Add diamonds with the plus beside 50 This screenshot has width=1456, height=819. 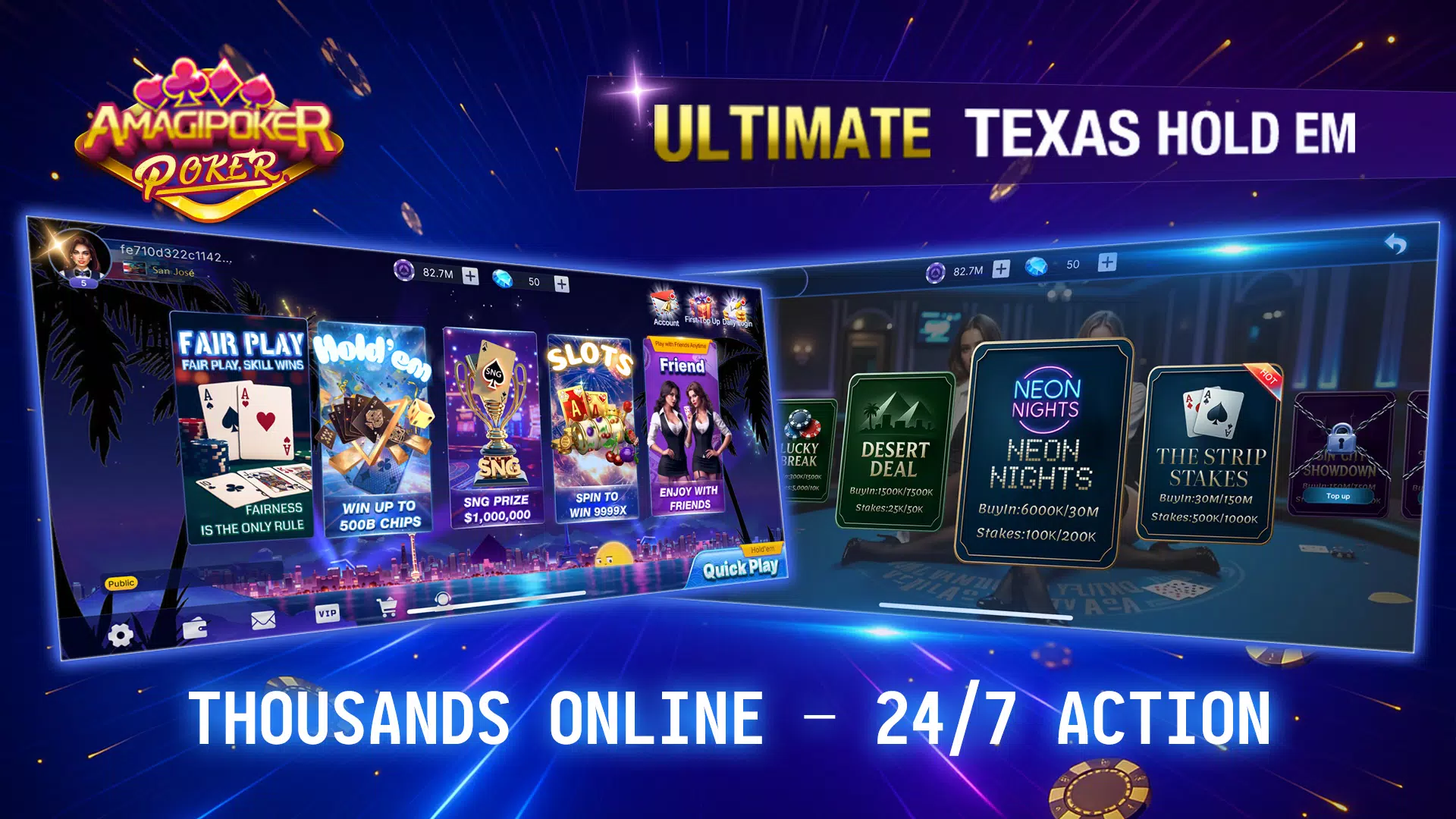[562, 282]
